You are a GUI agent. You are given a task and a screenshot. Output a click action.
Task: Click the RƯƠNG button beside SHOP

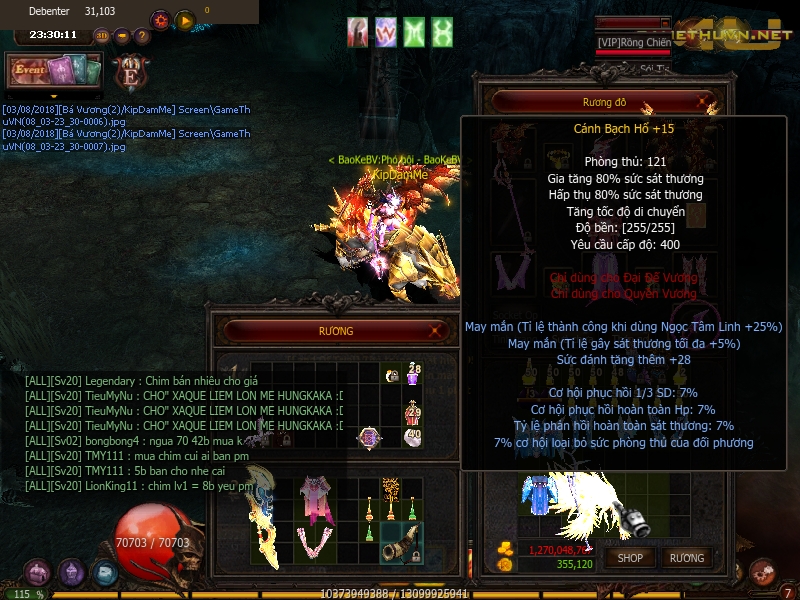[686, 558]
